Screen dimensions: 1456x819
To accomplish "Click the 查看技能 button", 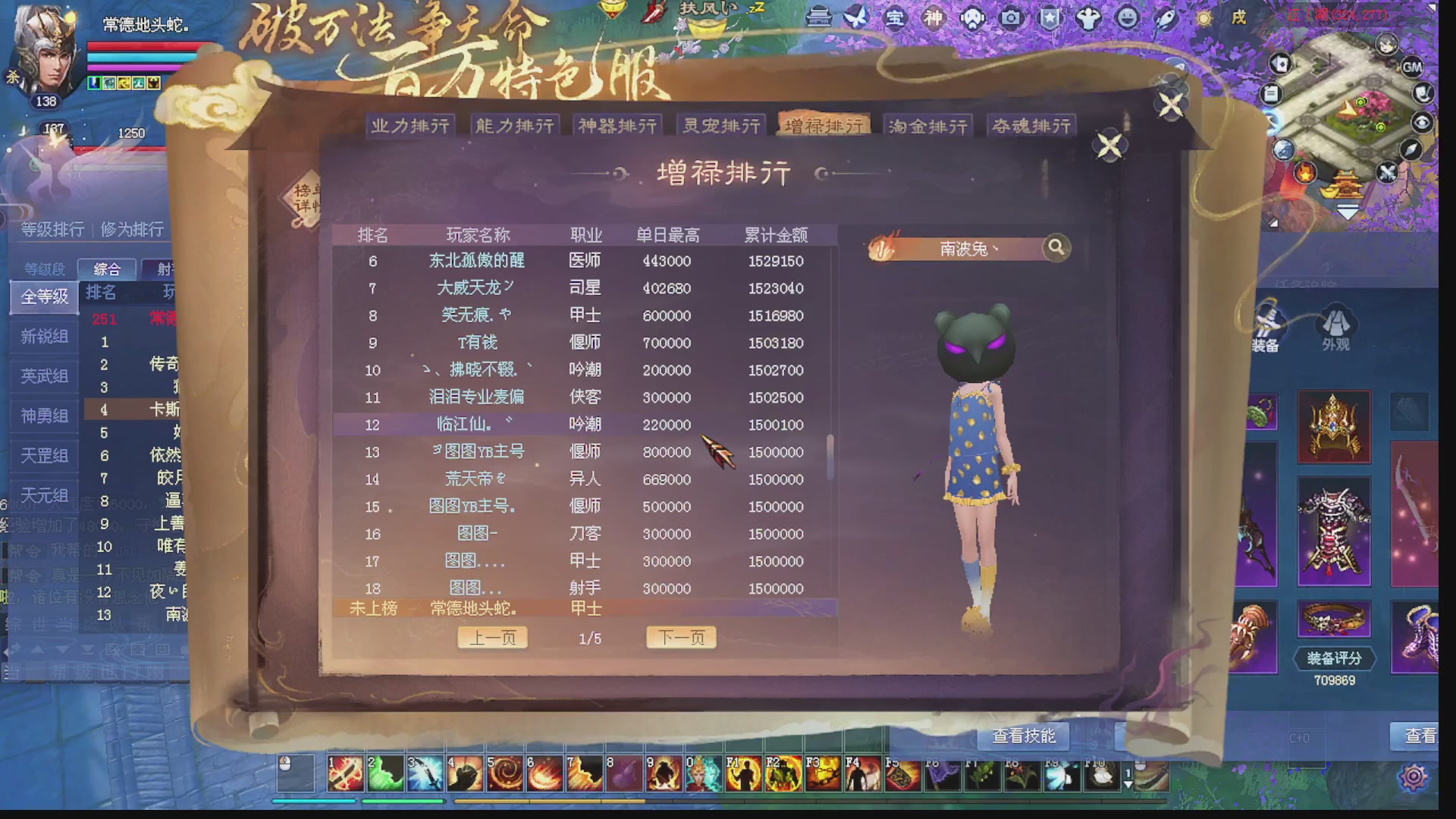I will pyautogui.click(x=1022, y=736).
